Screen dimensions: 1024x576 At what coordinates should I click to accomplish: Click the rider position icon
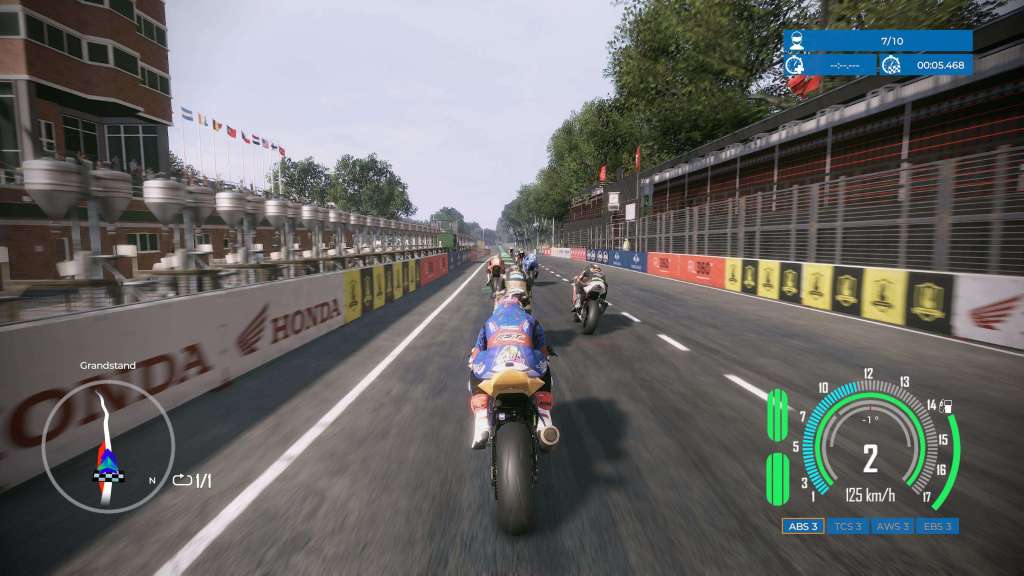(x=796, y=41)
